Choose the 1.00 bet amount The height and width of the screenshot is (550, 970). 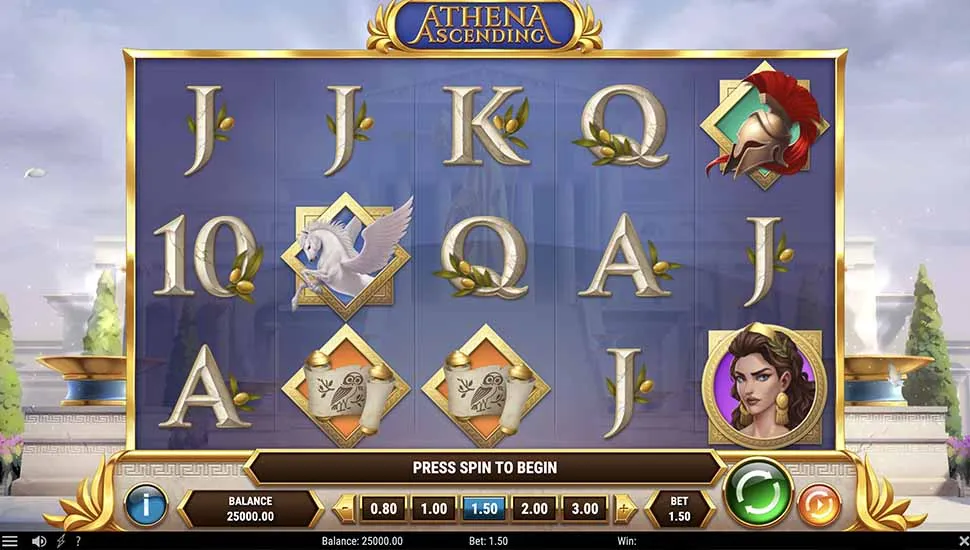click(x=434, y=508)
